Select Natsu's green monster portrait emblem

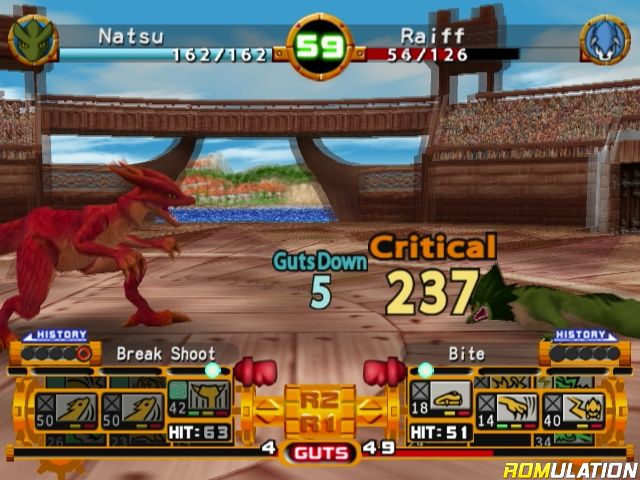click(x=33, y=40)
